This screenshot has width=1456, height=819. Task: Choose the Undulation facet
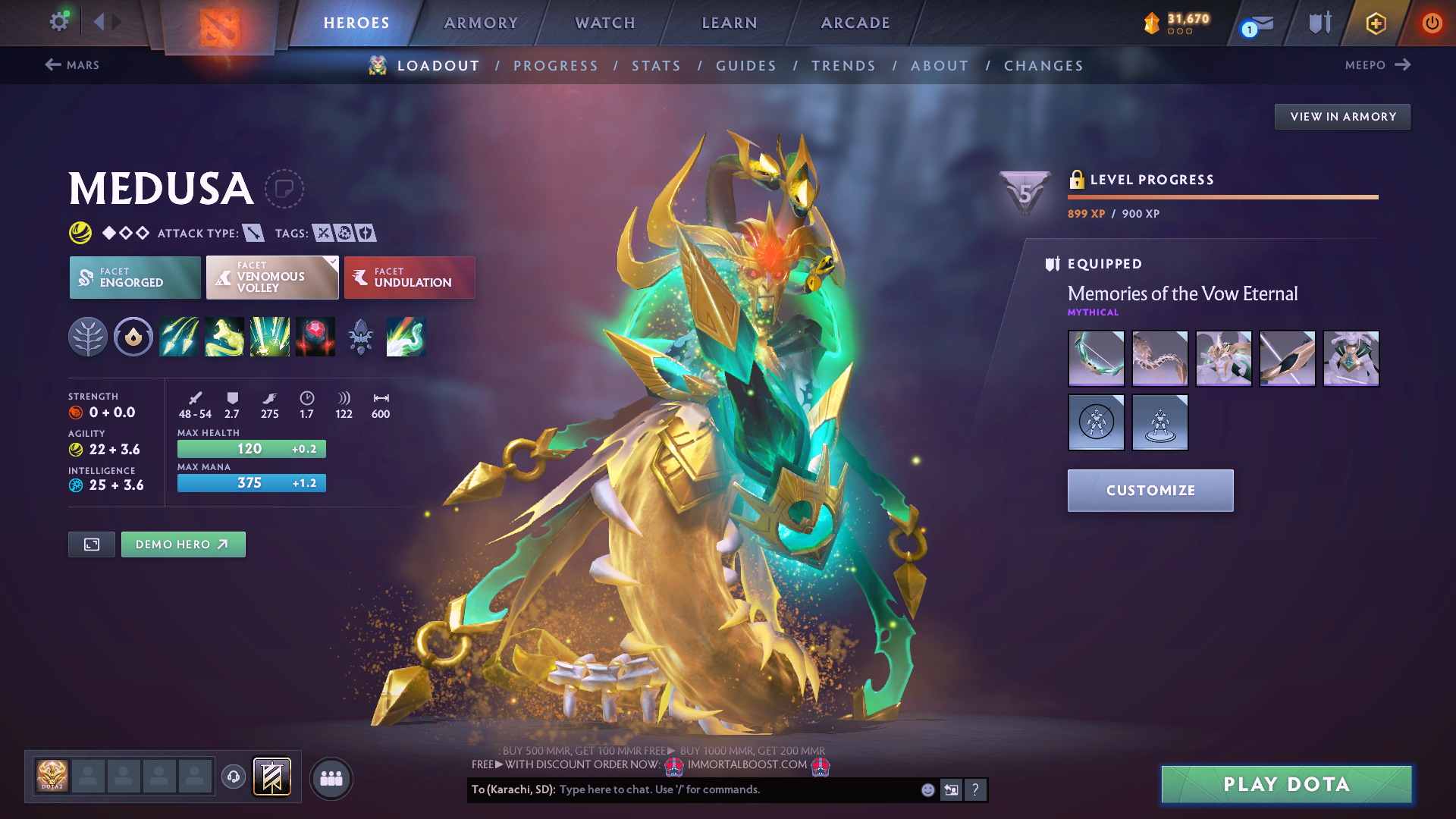tap(409, 278)
